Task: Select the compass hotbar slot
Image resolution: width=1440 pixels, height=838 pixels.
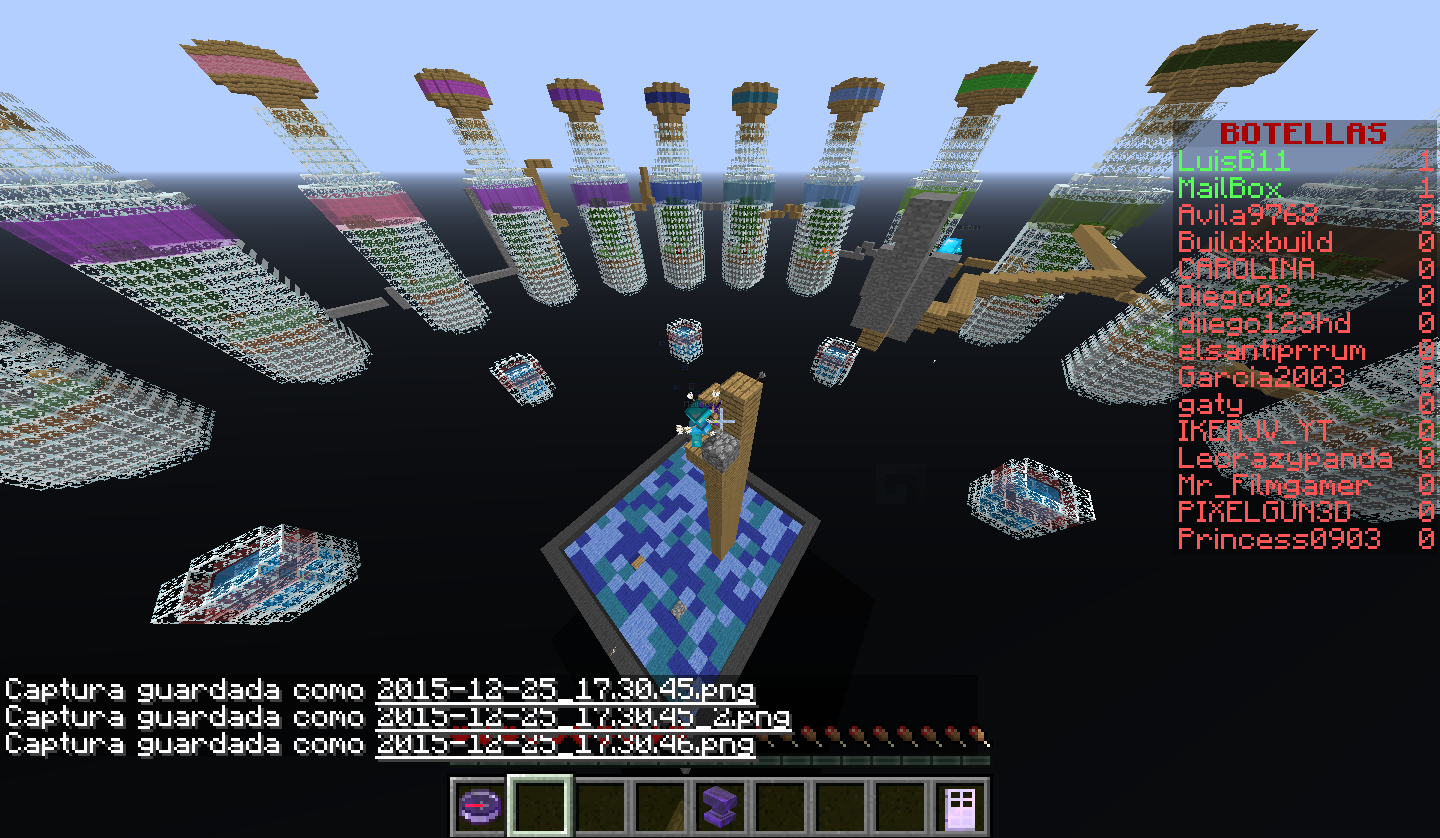Action: [480, 805]
